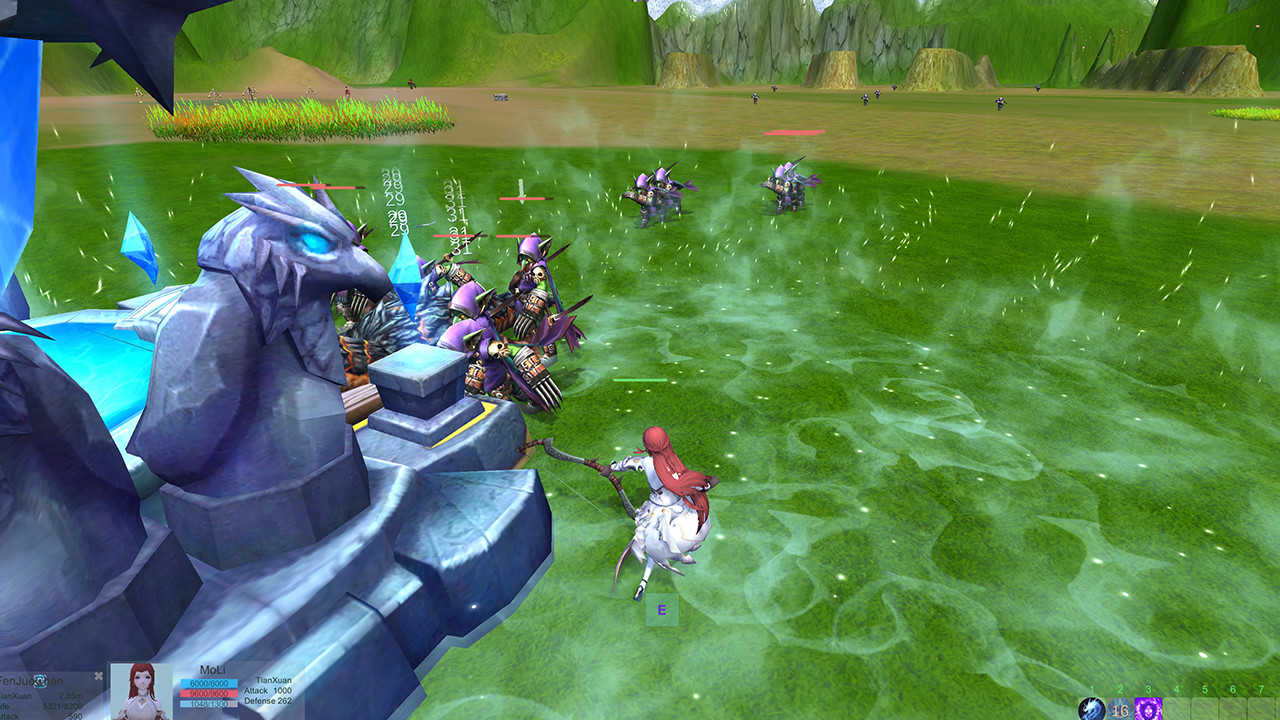This screenshot has width=1280, height=720.
Task: Click the swirl icon on the target panel
Action: click(40, 681)
